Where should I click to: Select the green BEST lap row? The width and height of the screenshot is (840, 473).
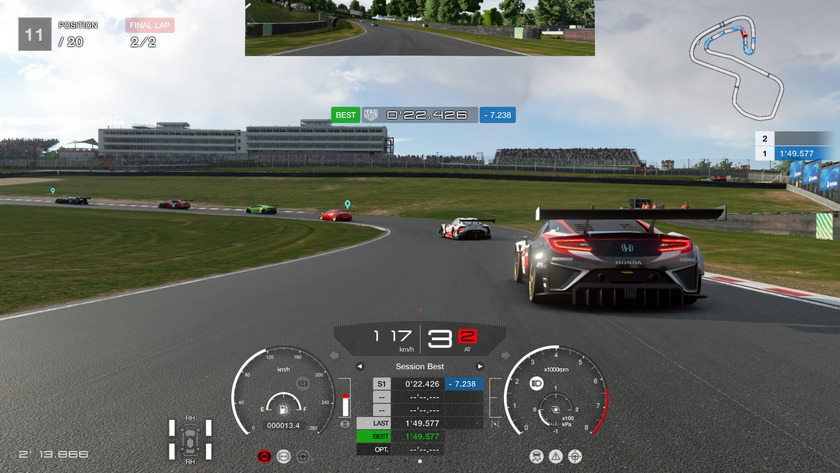coord(419,436)
